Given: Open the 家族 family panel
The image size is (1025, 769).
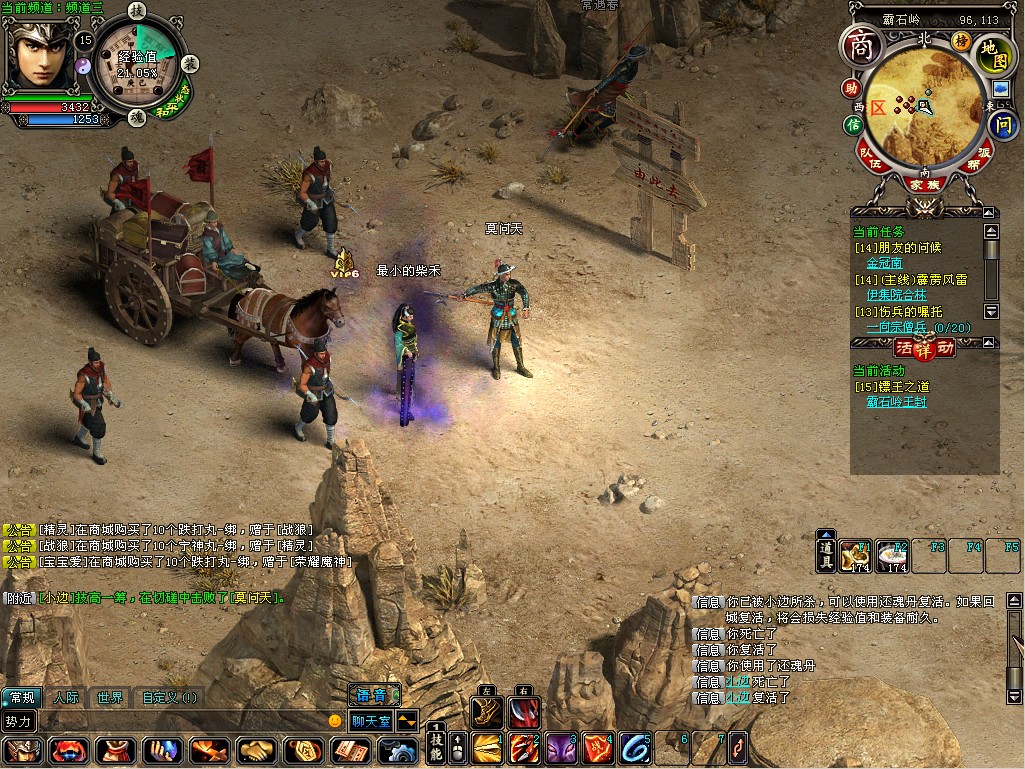Looking at the screenshot, I should pos(923,184).
